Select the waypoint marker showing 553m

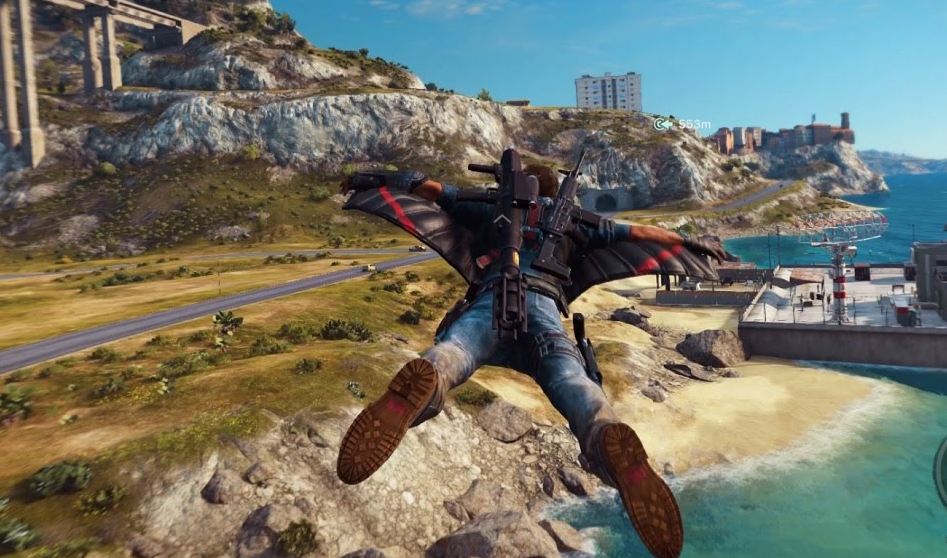pyautogui.click(x=663, y=124)
